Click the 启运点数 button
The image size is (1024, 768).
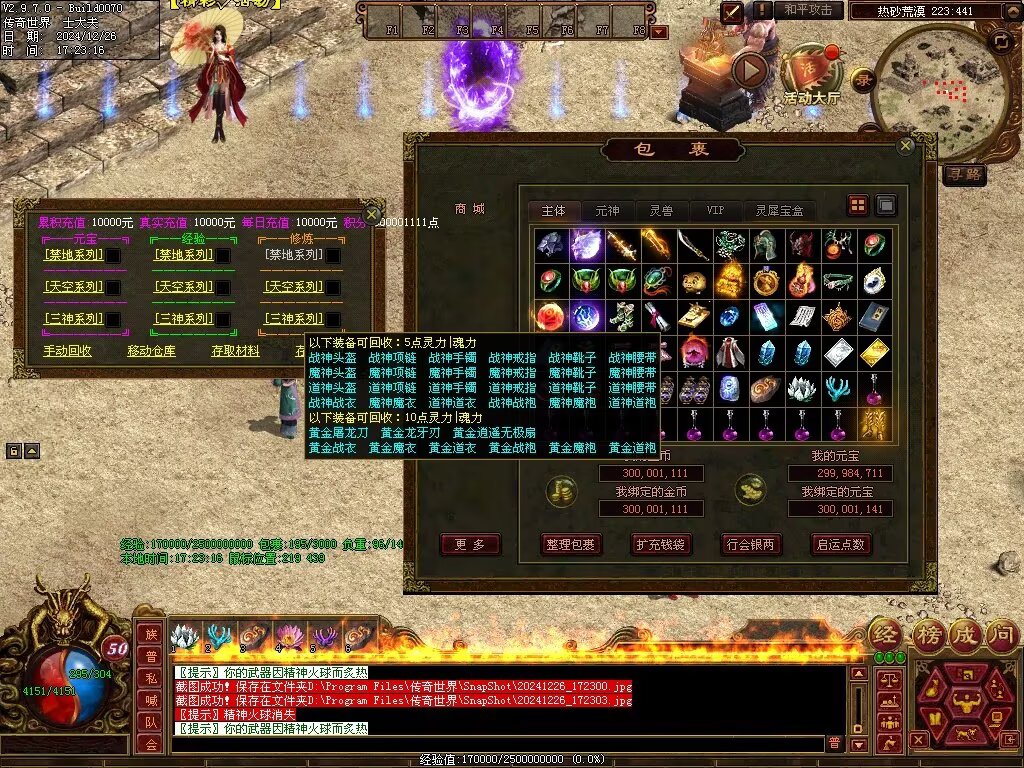pos(841,545)
